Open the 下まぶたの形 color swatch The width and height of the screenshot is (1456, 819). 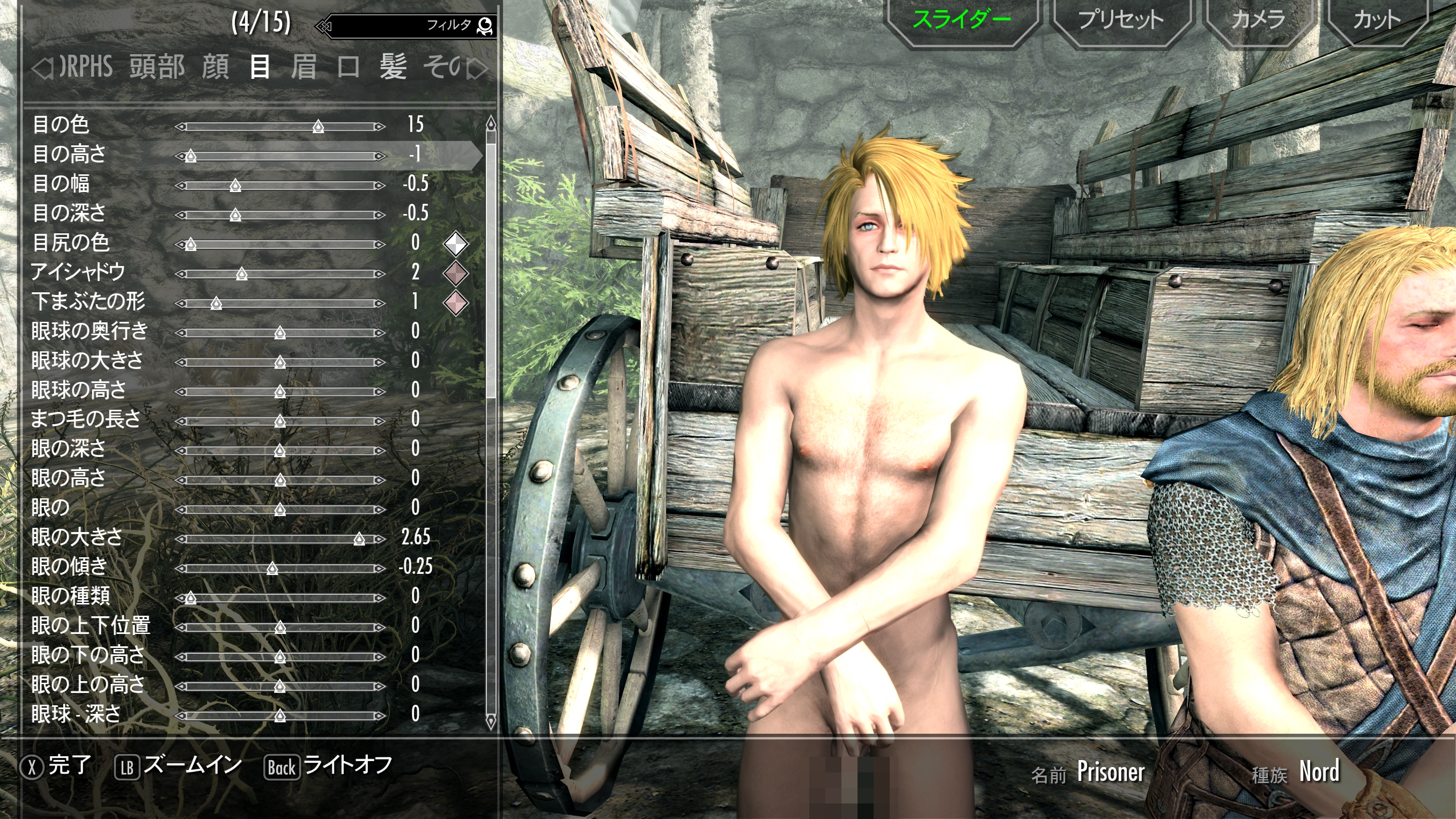coord(455,303)
